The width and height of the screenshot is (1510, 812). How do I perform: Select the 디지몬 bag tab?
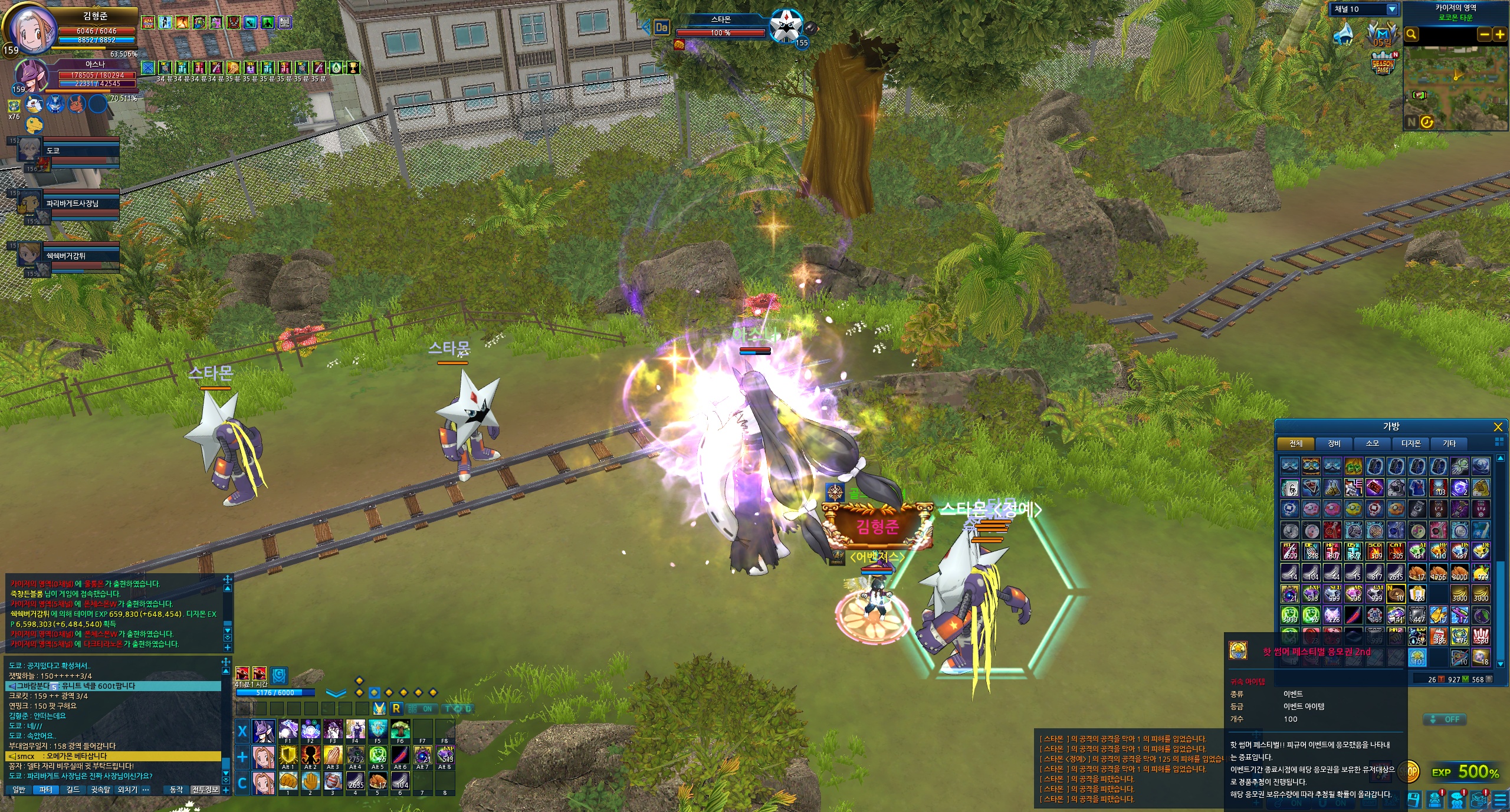(1411, 443)
